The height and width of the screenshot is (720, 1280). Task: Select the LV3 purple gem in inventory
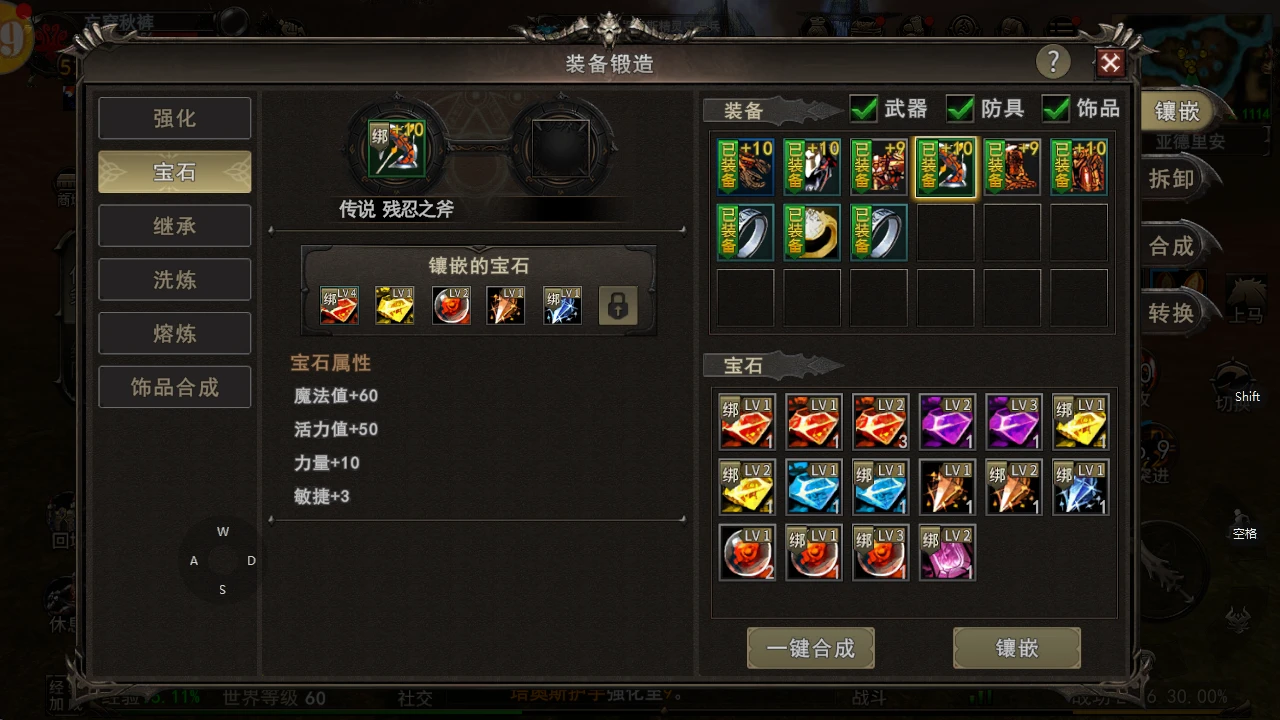1013,421
